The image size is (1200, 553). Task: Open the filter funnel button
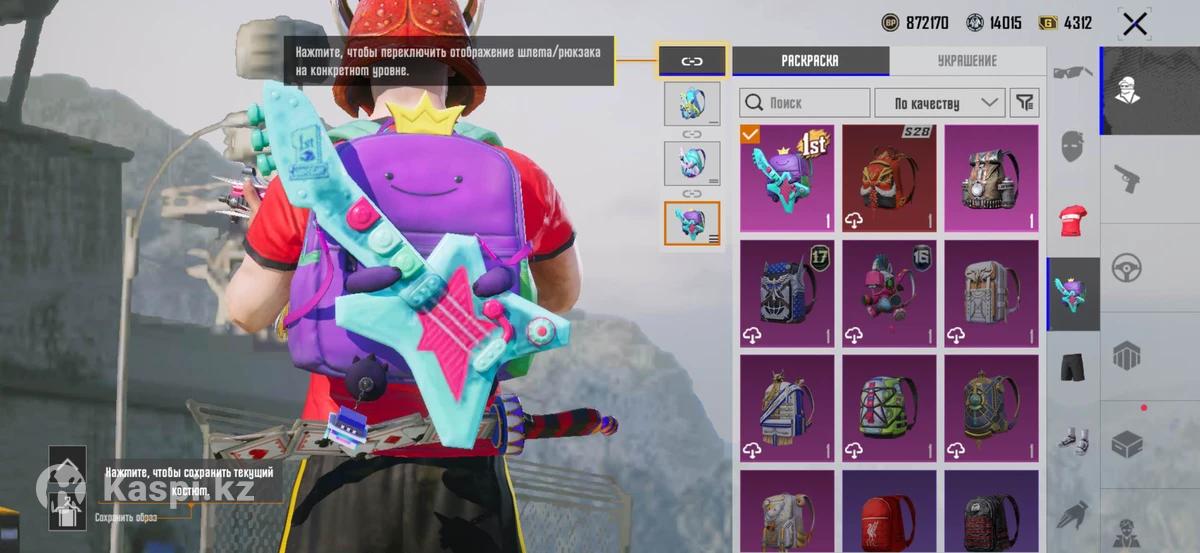pos(1025,102)
